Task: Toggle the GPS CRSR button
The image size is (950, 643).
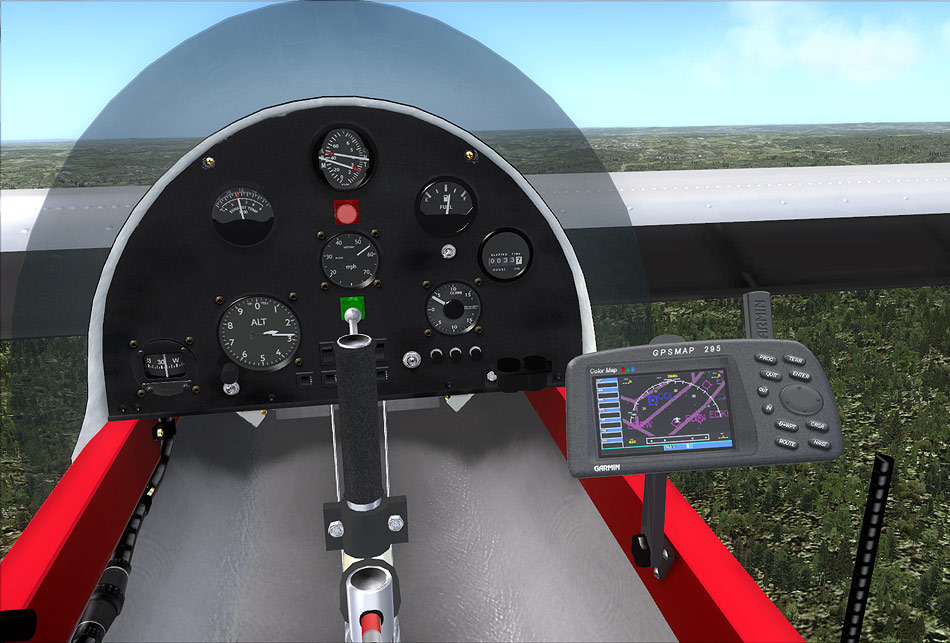Action: coord(818,424)
